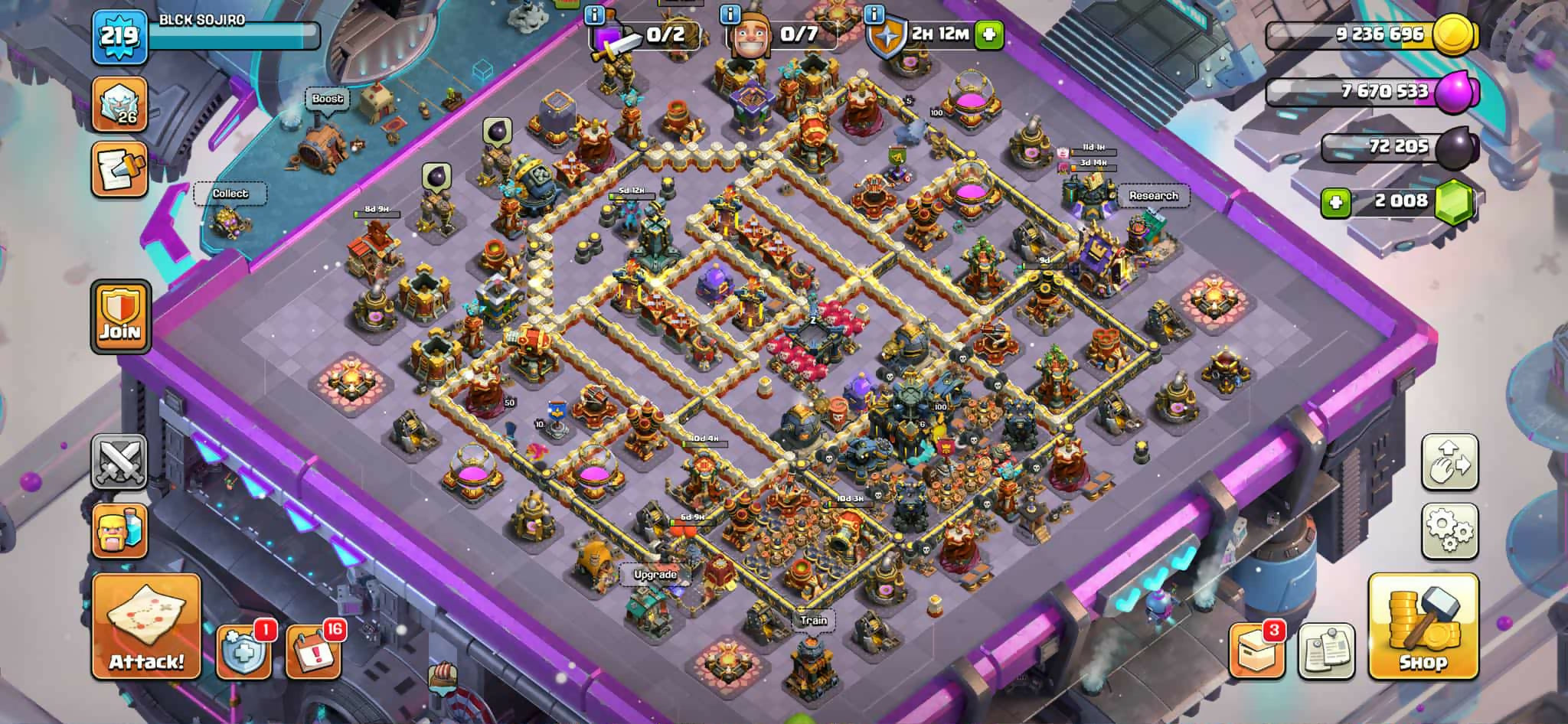Open the crossed swords battle log
This screenshot has width=1568, height=724.
click(119, 461)
